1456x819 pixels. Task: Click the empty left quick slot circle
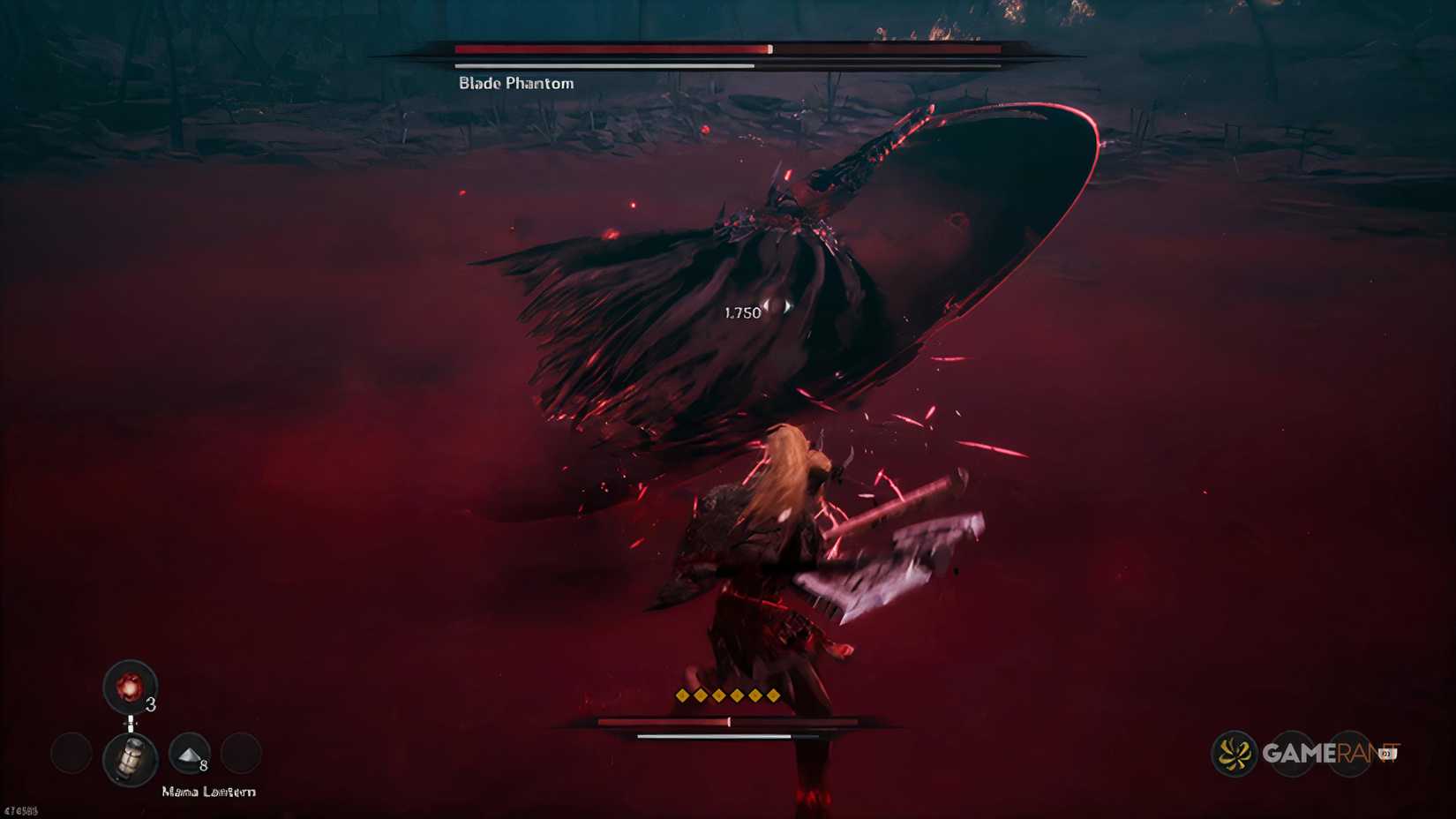tap(71, 754)
